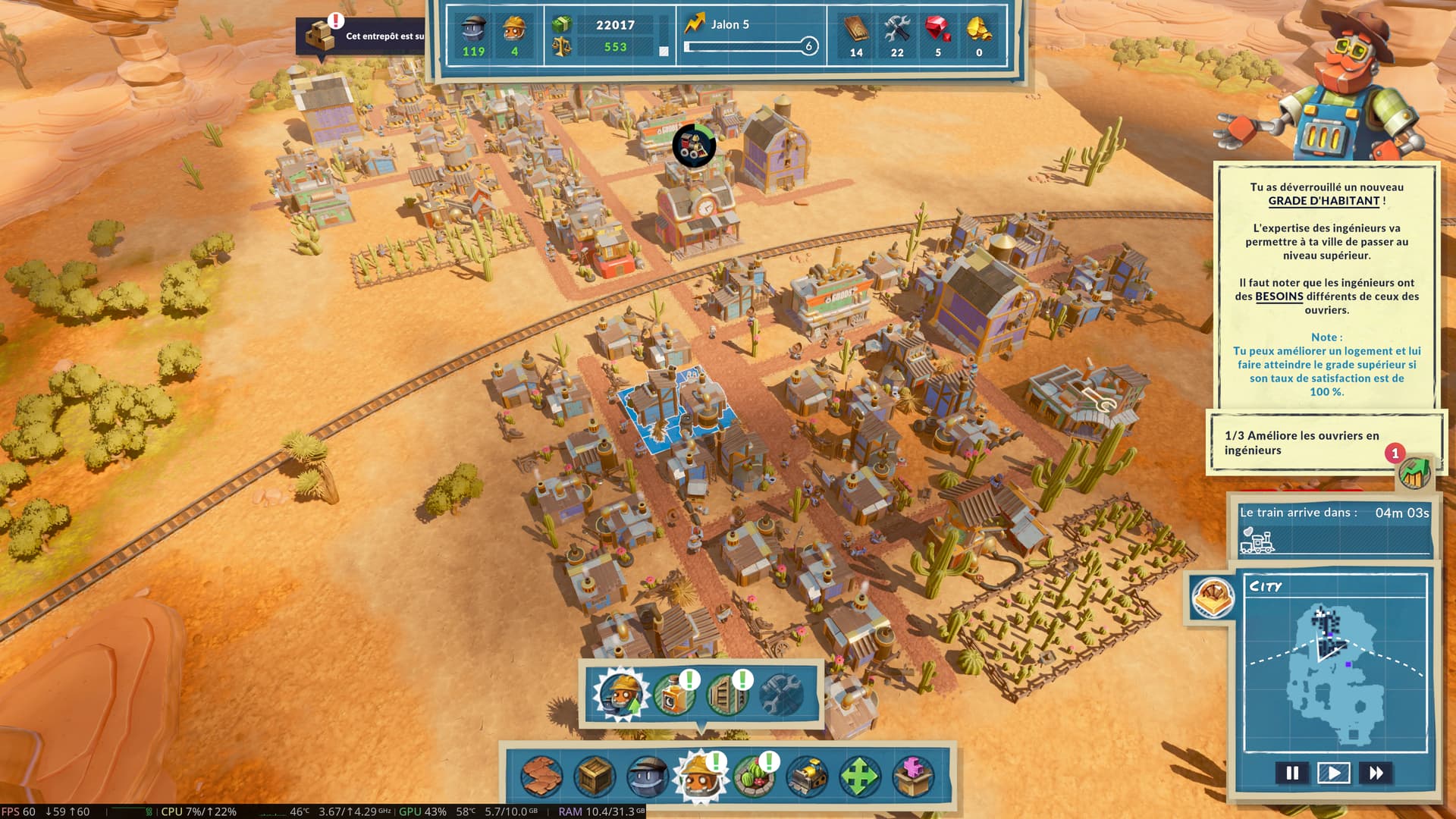This screenshot has width=1456, height=819.
Task: Open the cardboard box with pink piece
Action: pos(912,777)
